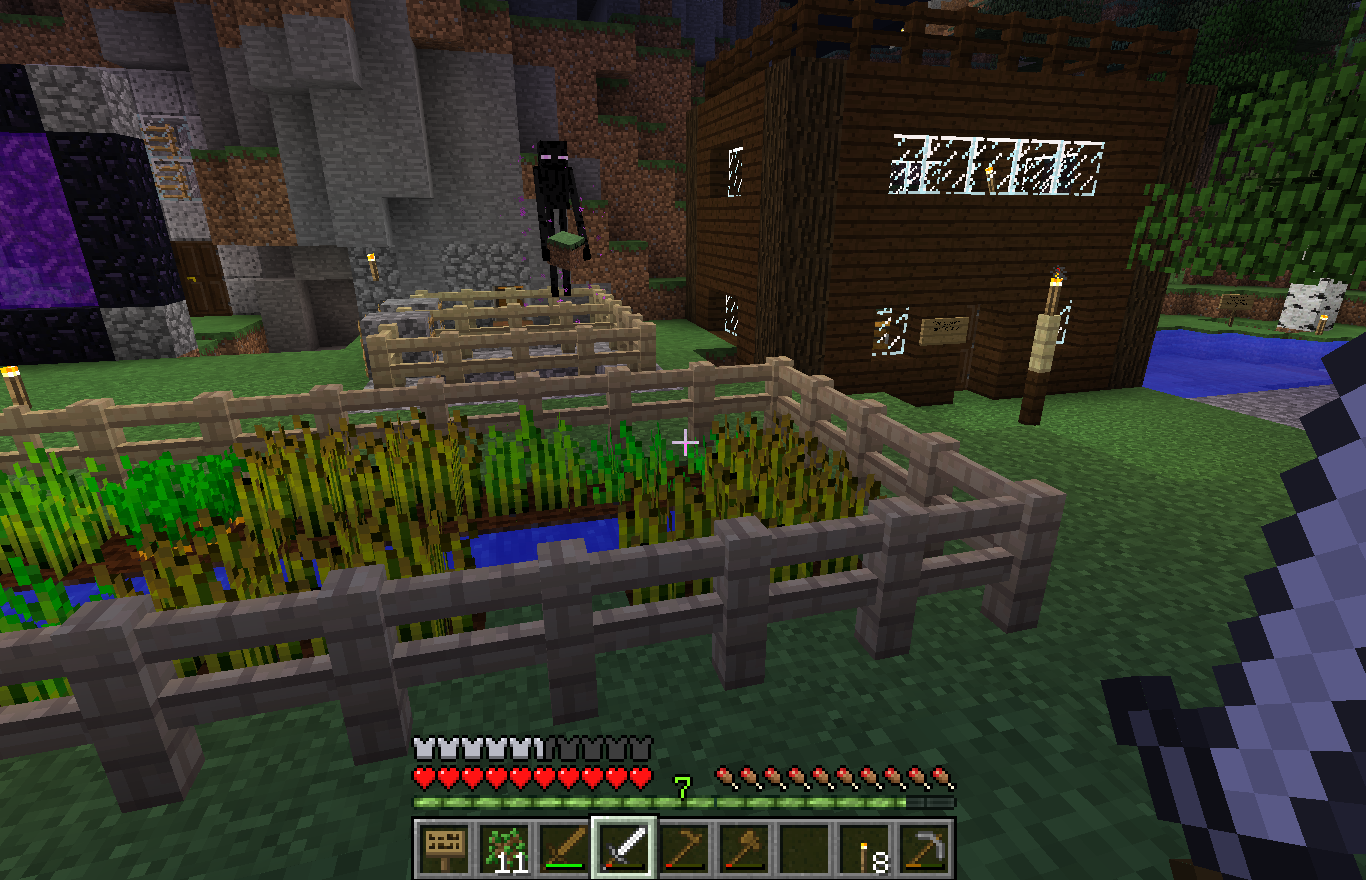
Task: Click the highlighted iron sword slot
Action: (624, 848)
